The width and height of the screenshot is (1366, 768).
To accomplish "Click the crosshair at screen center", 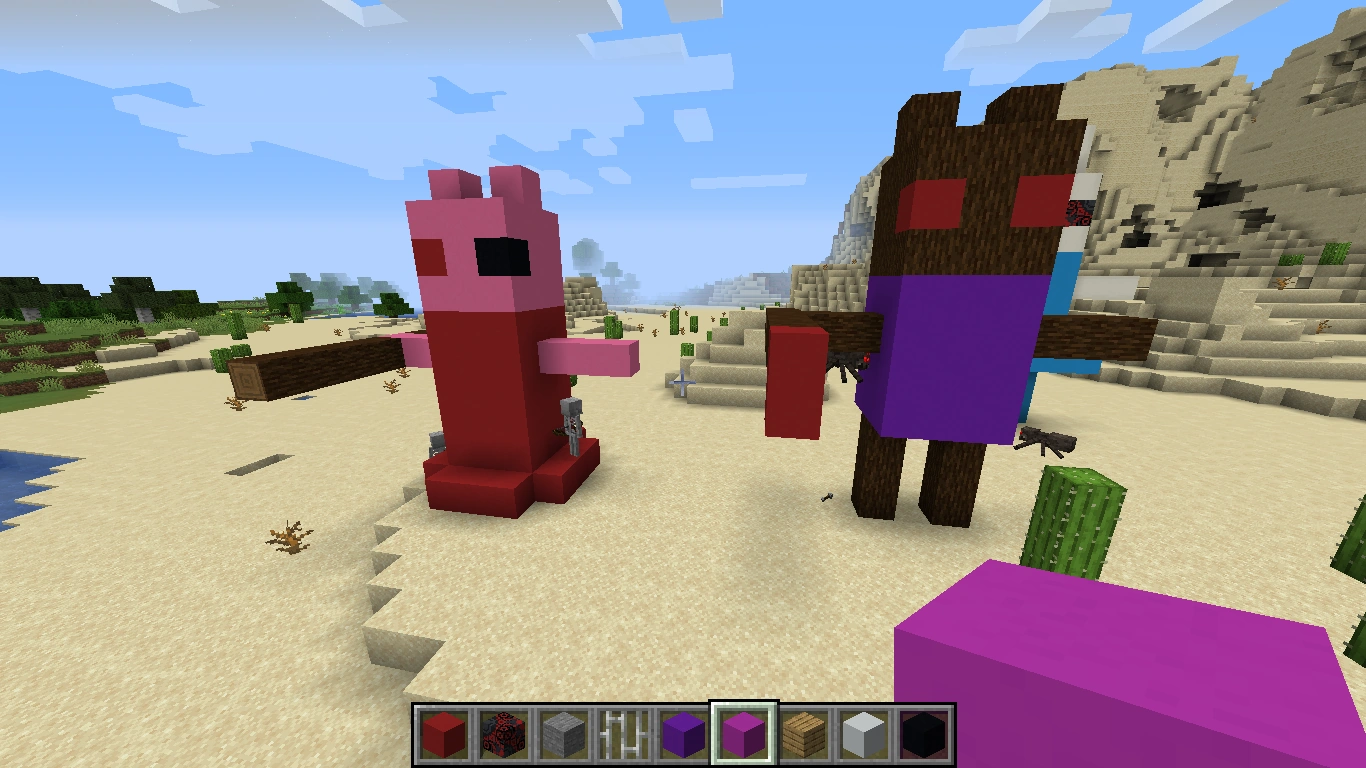I will (x=683, y=384).
